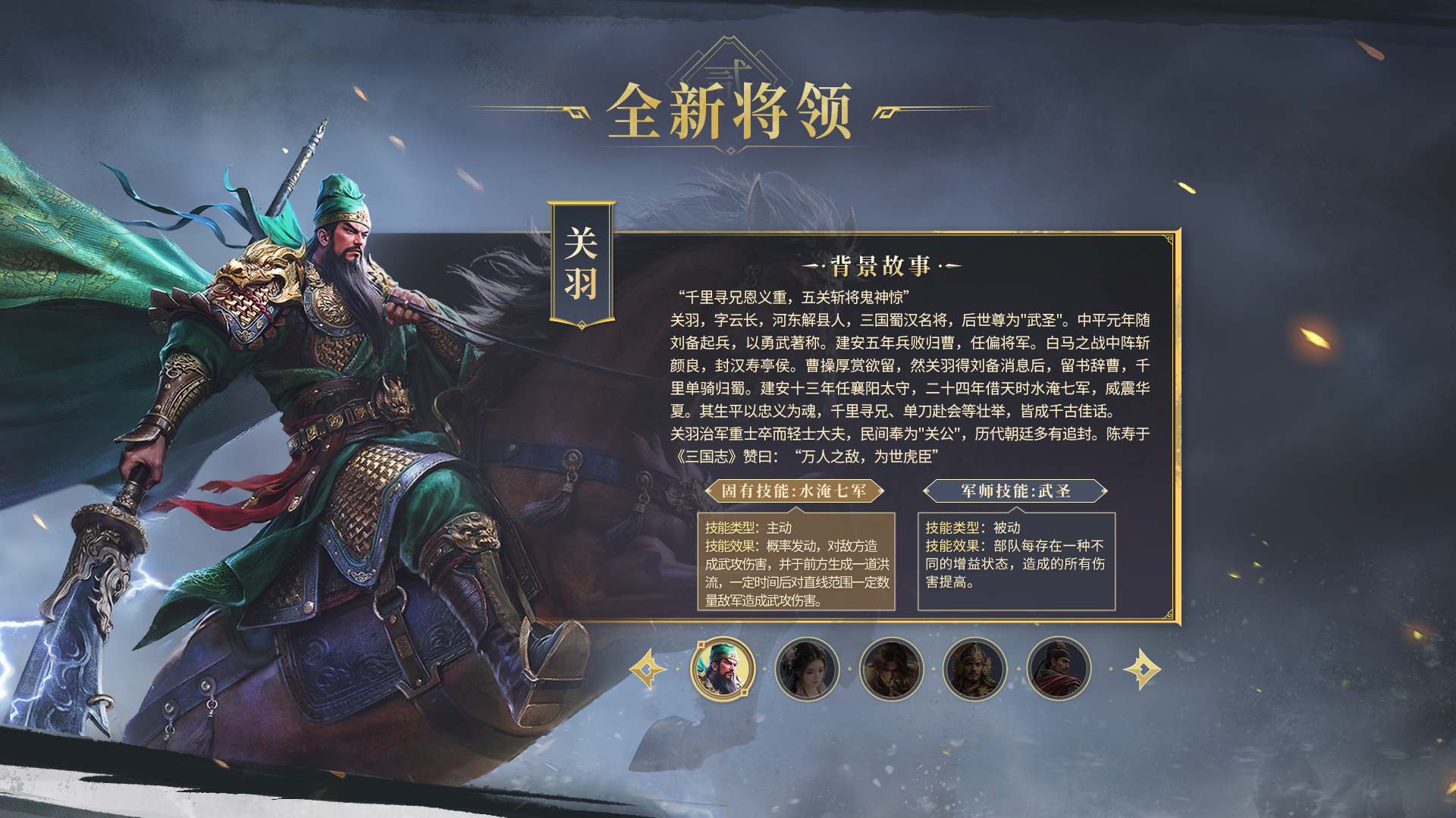
Task: Click the right diamond navigation arrow
Action: pos(1141,669)
